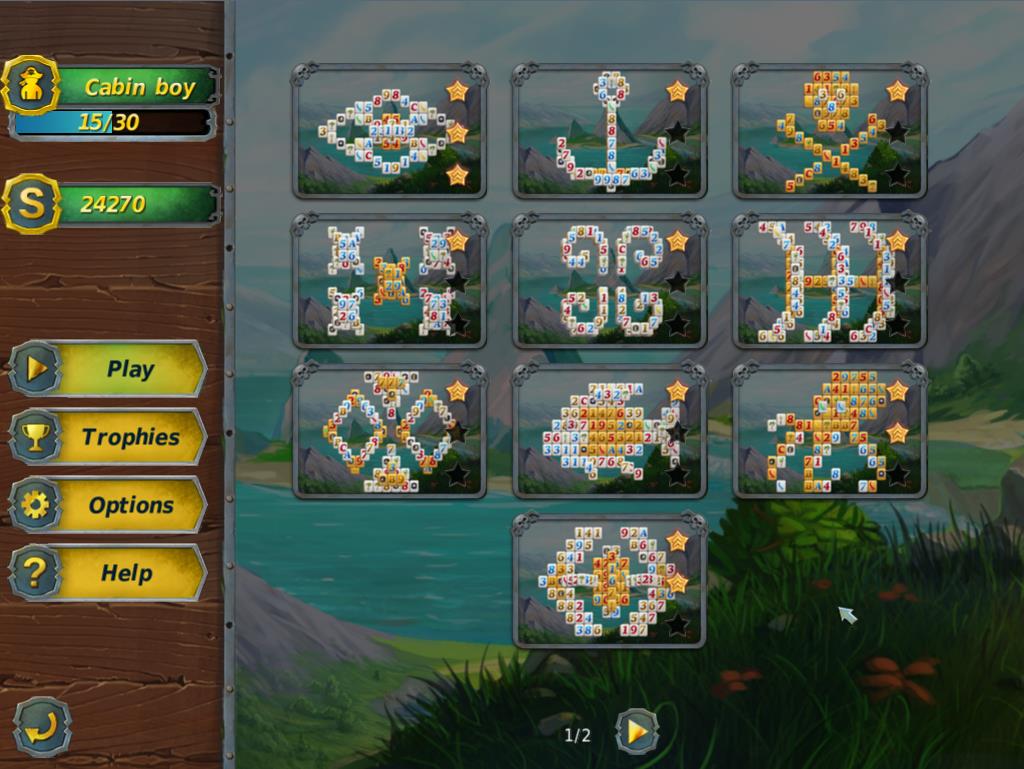Pick the round level in the bottom row
1024x769 pixels.
[609, 581]
